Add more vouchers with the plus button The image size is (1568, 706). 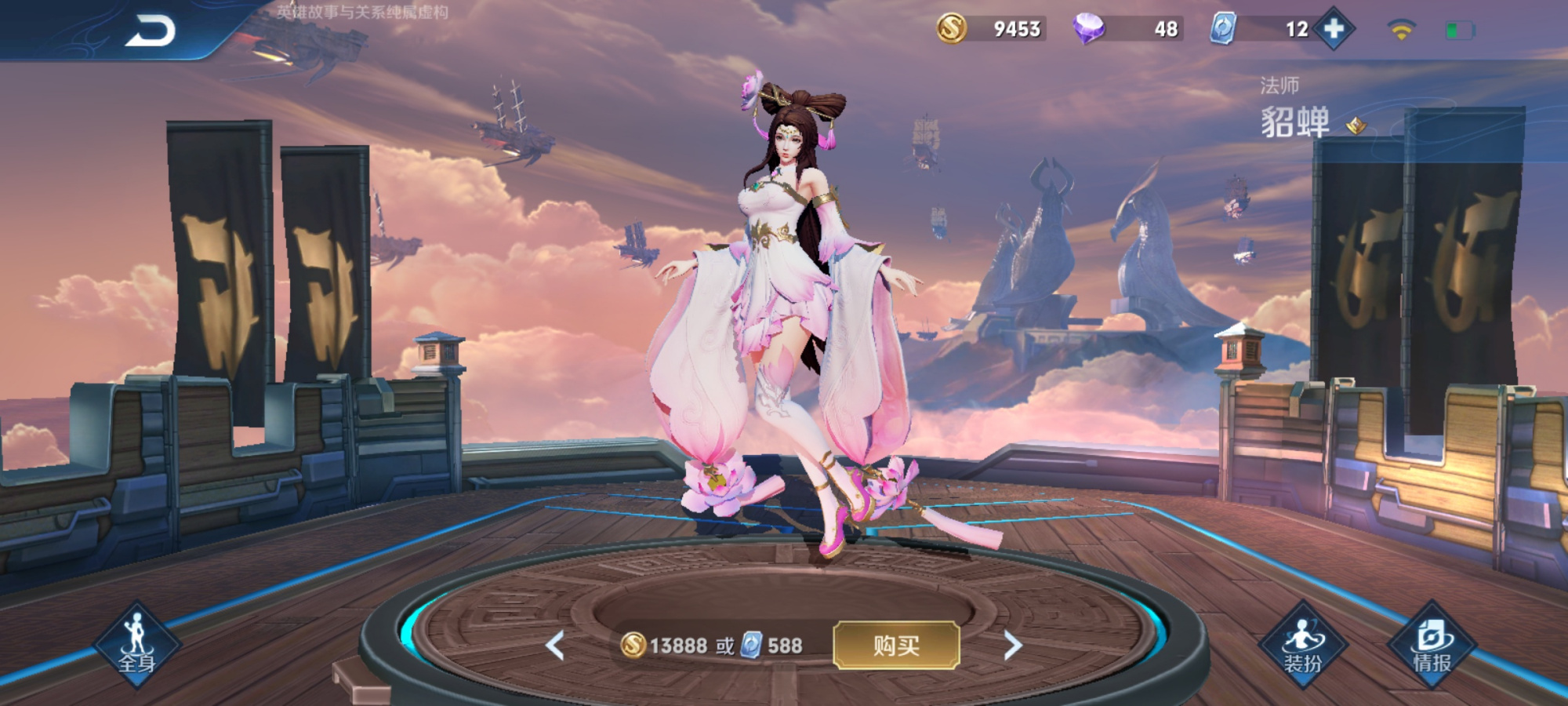pos(1334,29)
